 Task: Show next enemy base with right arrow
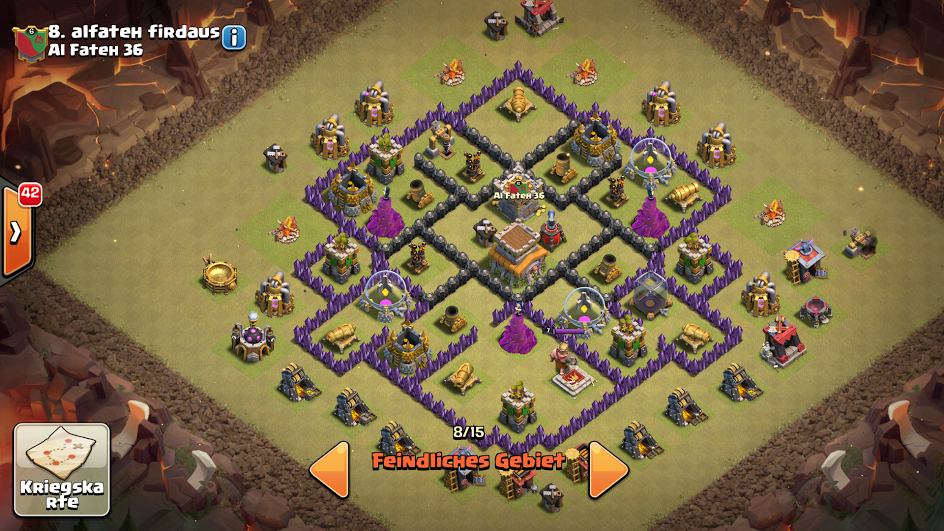click(x=608, y=469)
